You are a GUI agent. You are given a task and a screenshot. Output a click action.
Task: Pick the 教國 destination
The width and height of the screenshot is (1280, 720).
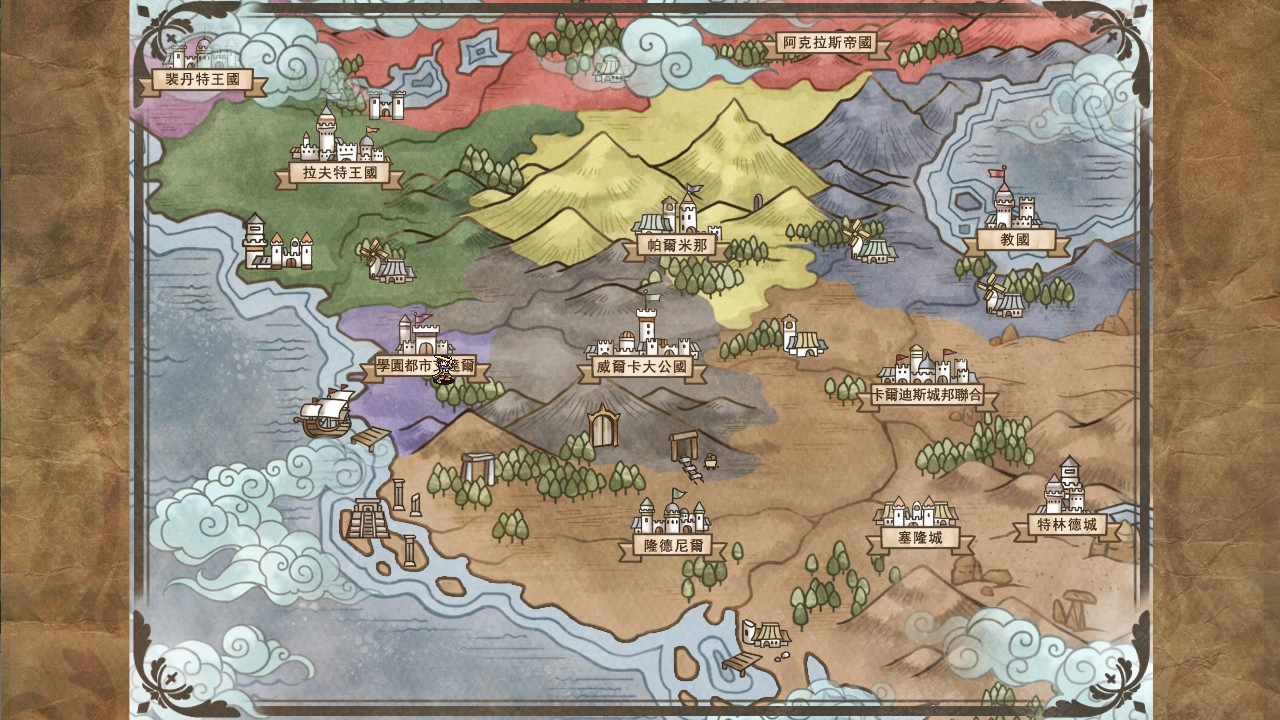pyautogui.click(x=1015, y=240)
